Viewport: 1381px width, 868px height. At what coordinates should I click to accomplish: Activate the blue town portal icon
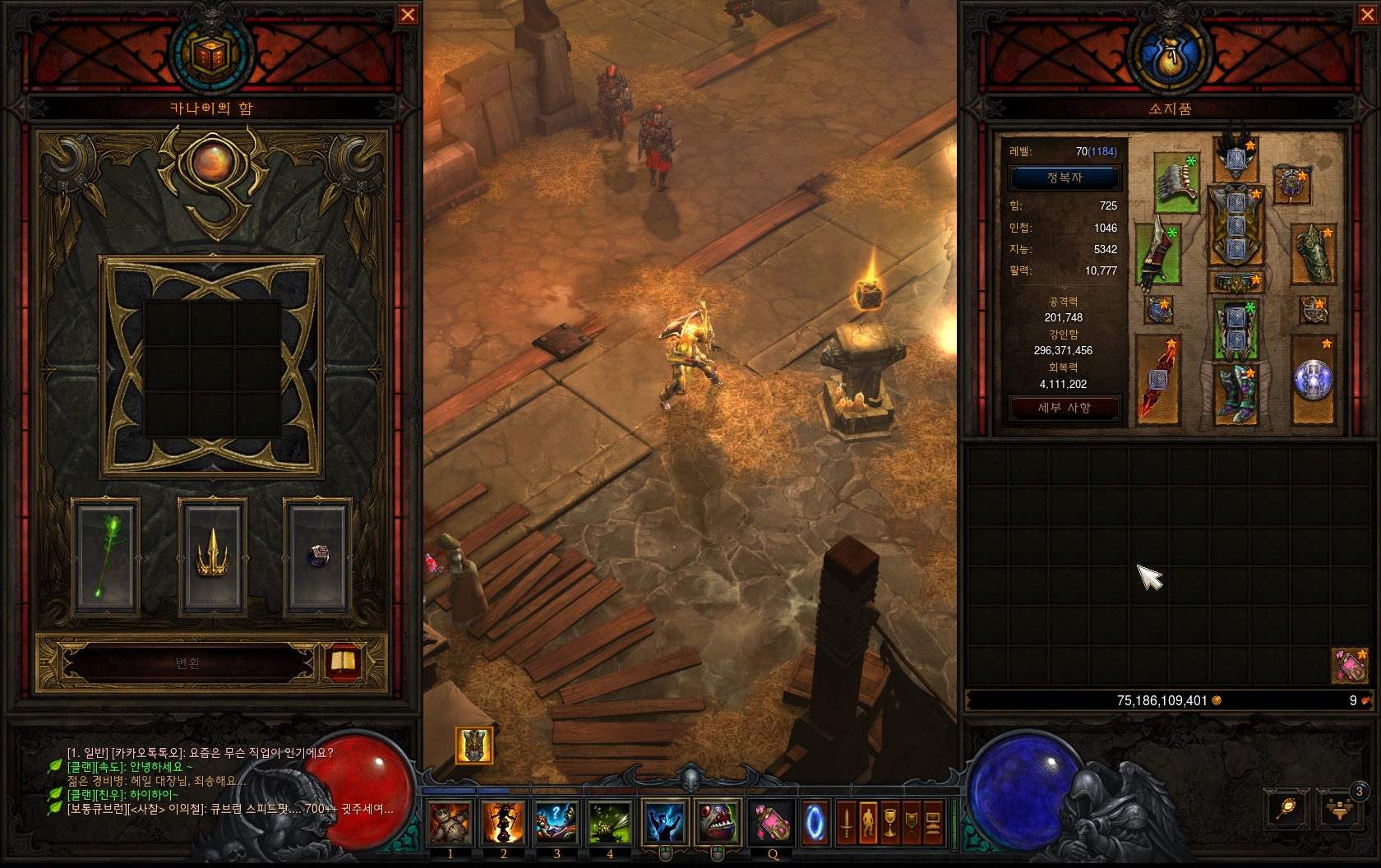pos(815,822)
